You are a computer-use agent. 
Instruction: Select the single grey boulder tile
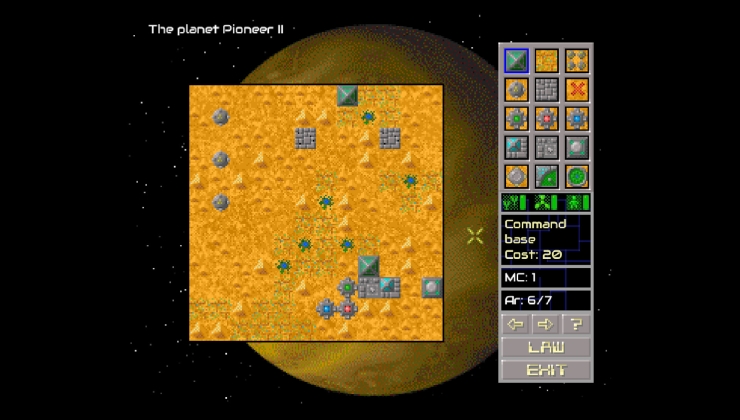click(x=517, y=90)
